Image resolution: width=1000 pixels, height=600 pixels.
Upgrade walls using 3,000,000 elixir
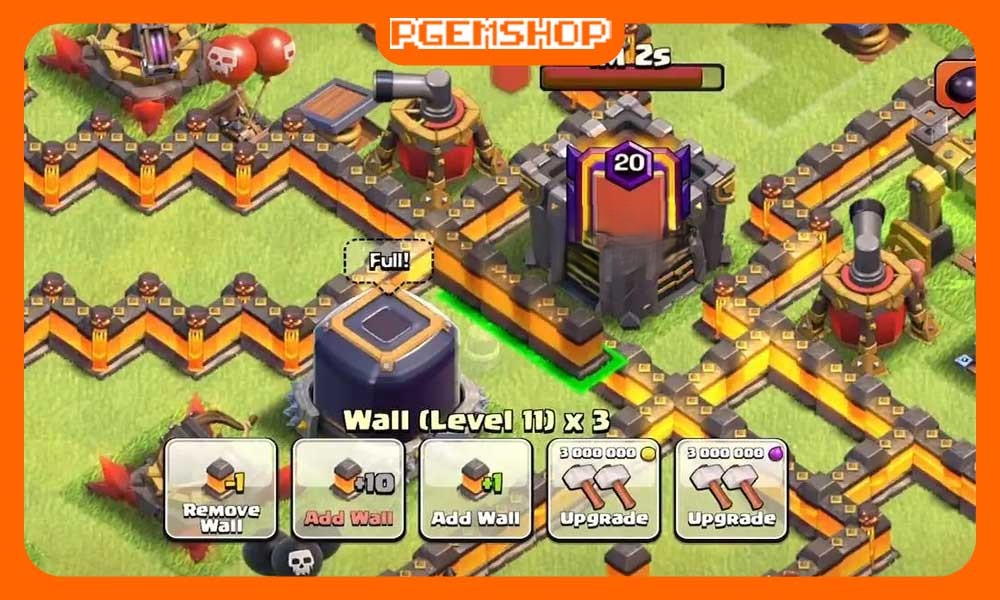731,489
